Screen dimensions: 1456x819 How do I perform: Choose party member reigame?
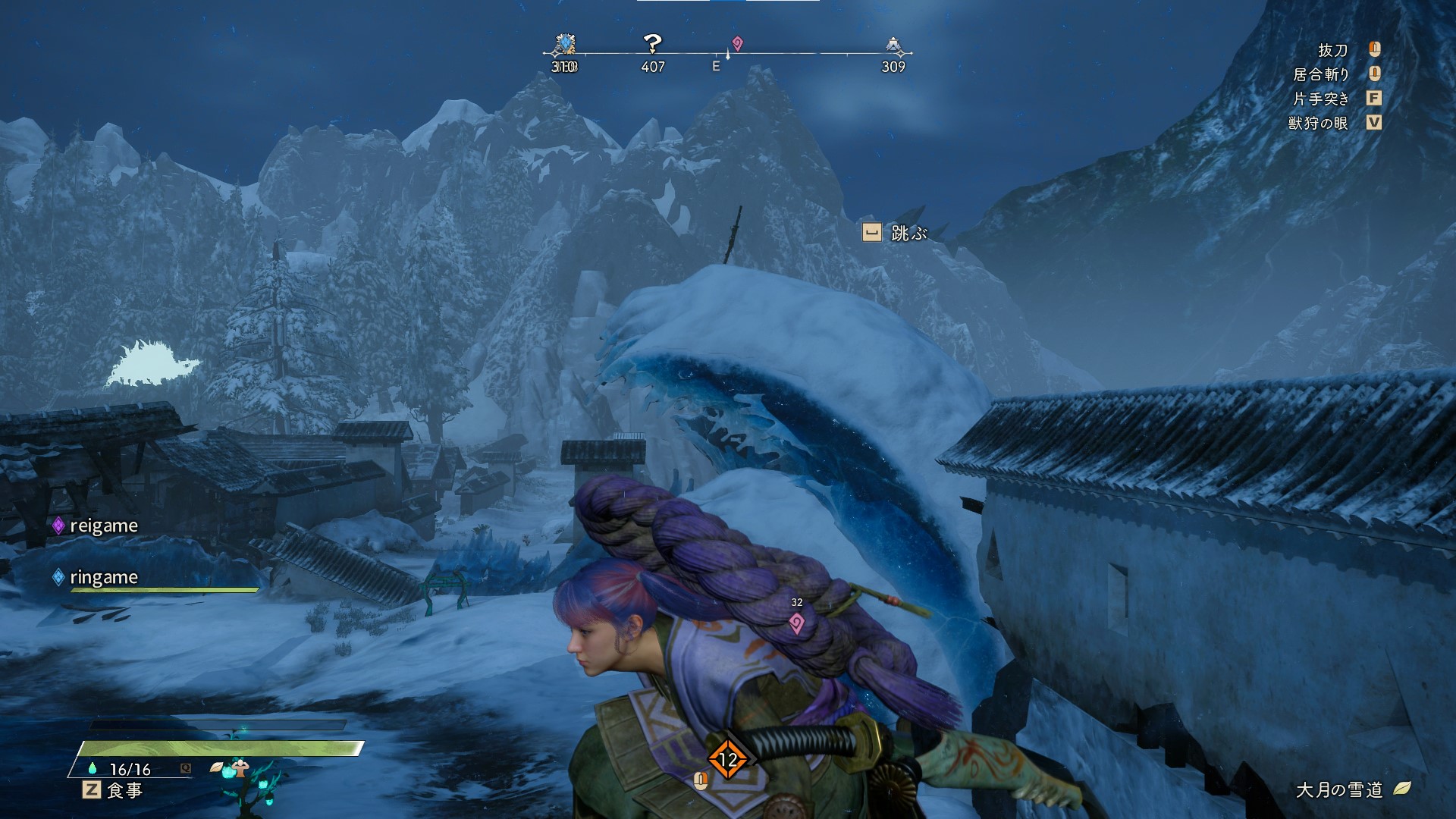[x=103, y=526]
